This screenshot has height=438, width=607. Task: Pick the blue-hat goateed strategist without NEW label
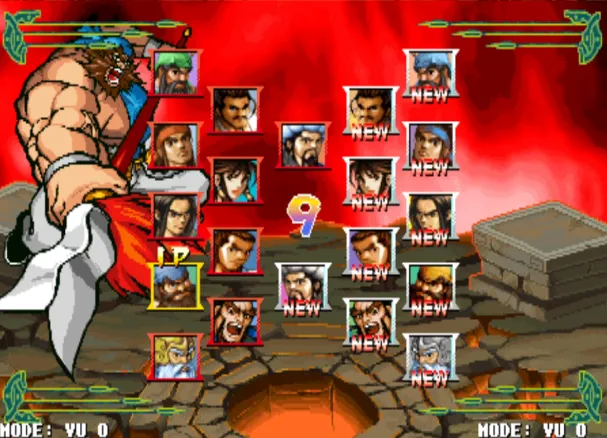[302, 146]
